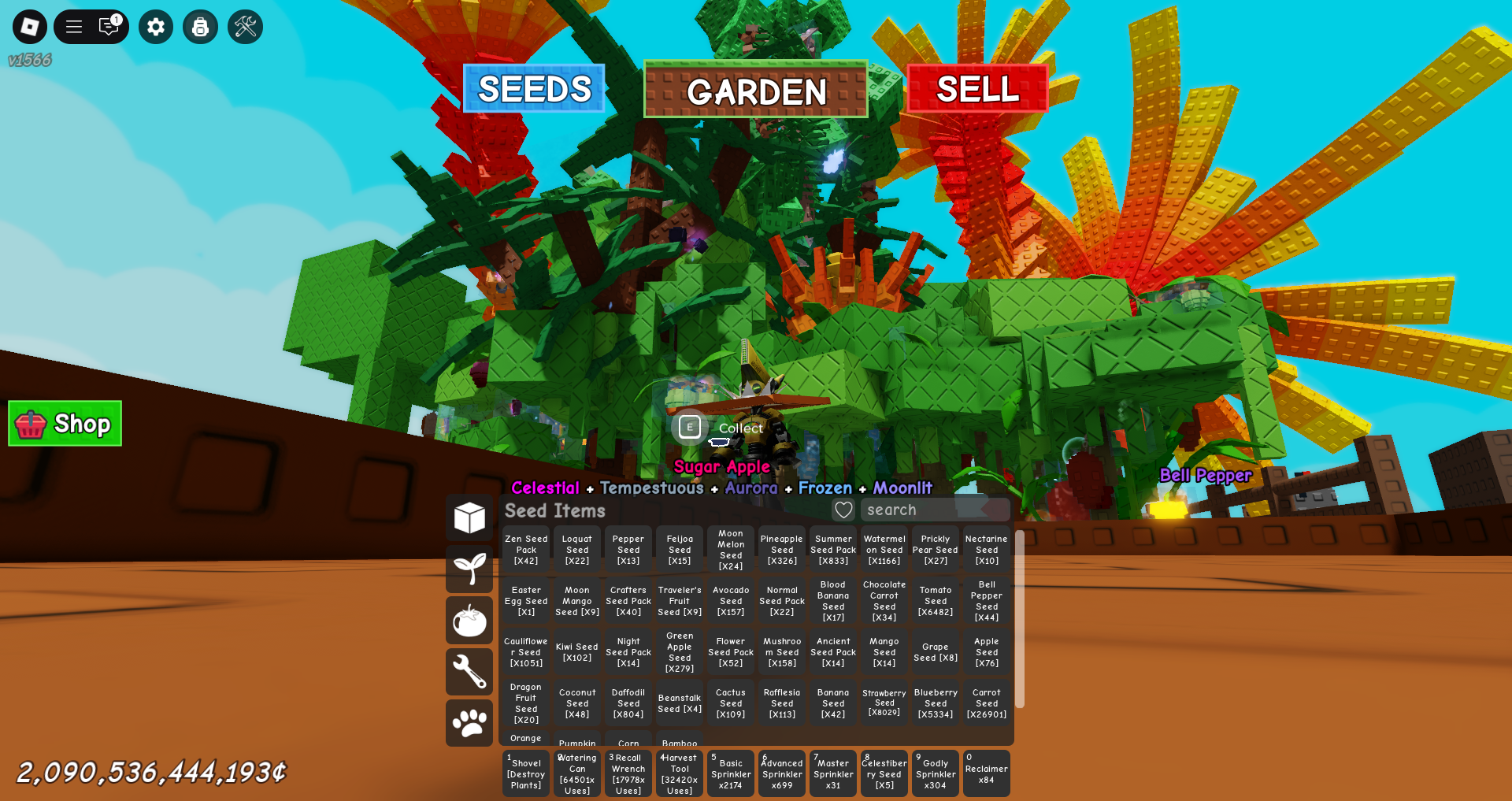Open the chat notifications icon

pyautogui.click(x=109, y=27)
